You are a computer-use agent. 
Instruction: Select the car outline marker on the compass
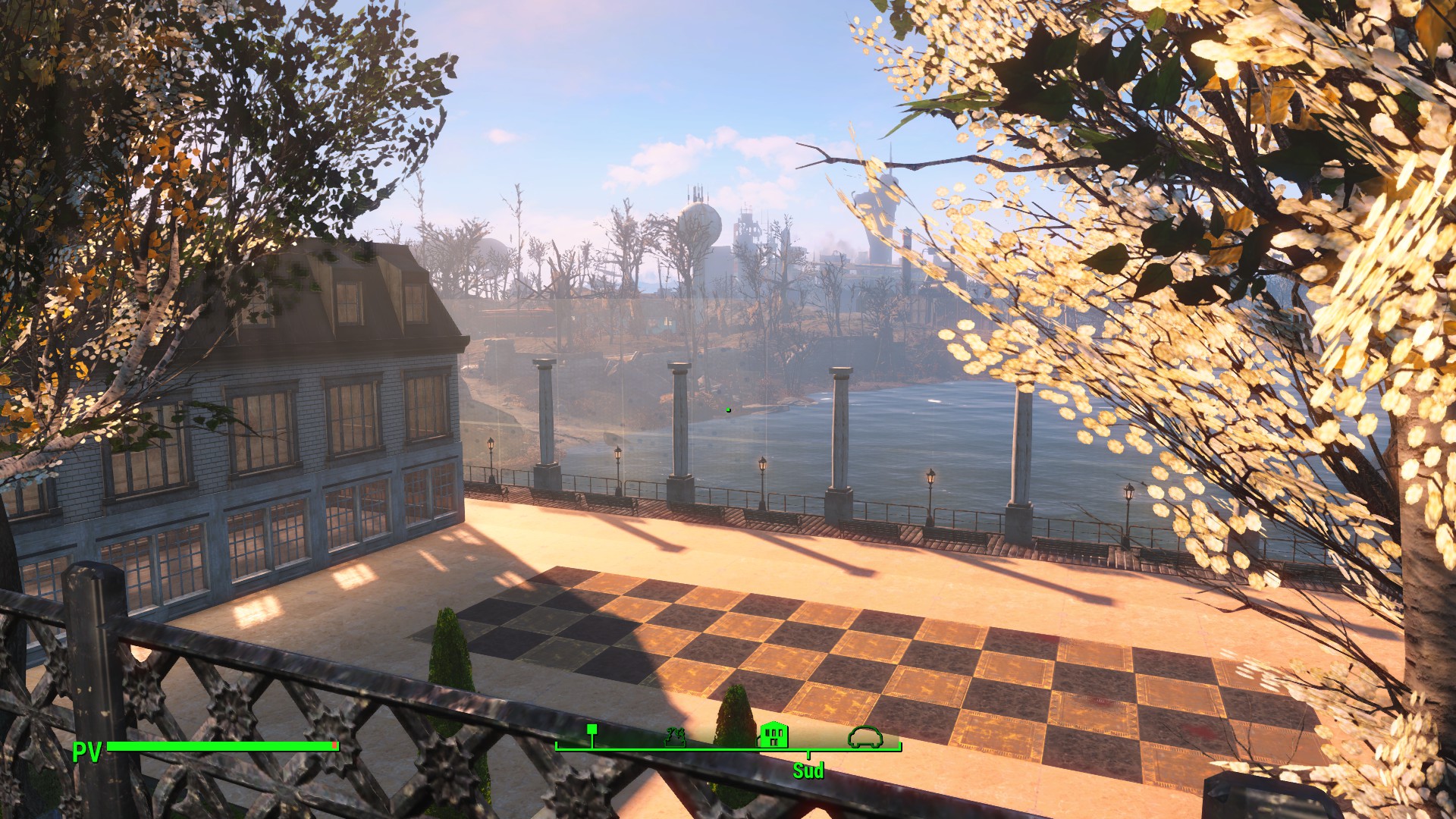pos(865,736)
